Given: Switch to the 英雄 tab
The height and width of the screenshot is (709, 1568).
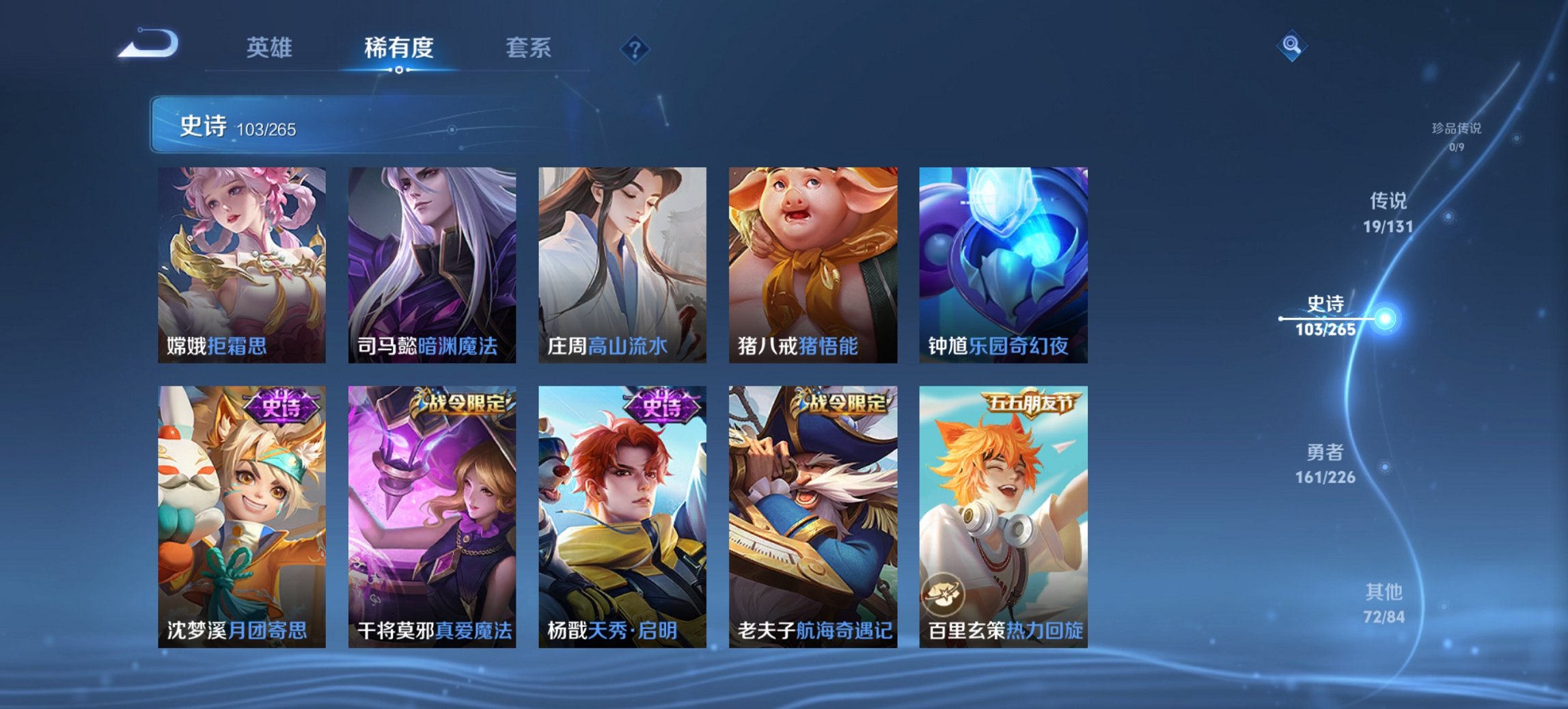Looking at the screenshot, I should tap(271, 48).
